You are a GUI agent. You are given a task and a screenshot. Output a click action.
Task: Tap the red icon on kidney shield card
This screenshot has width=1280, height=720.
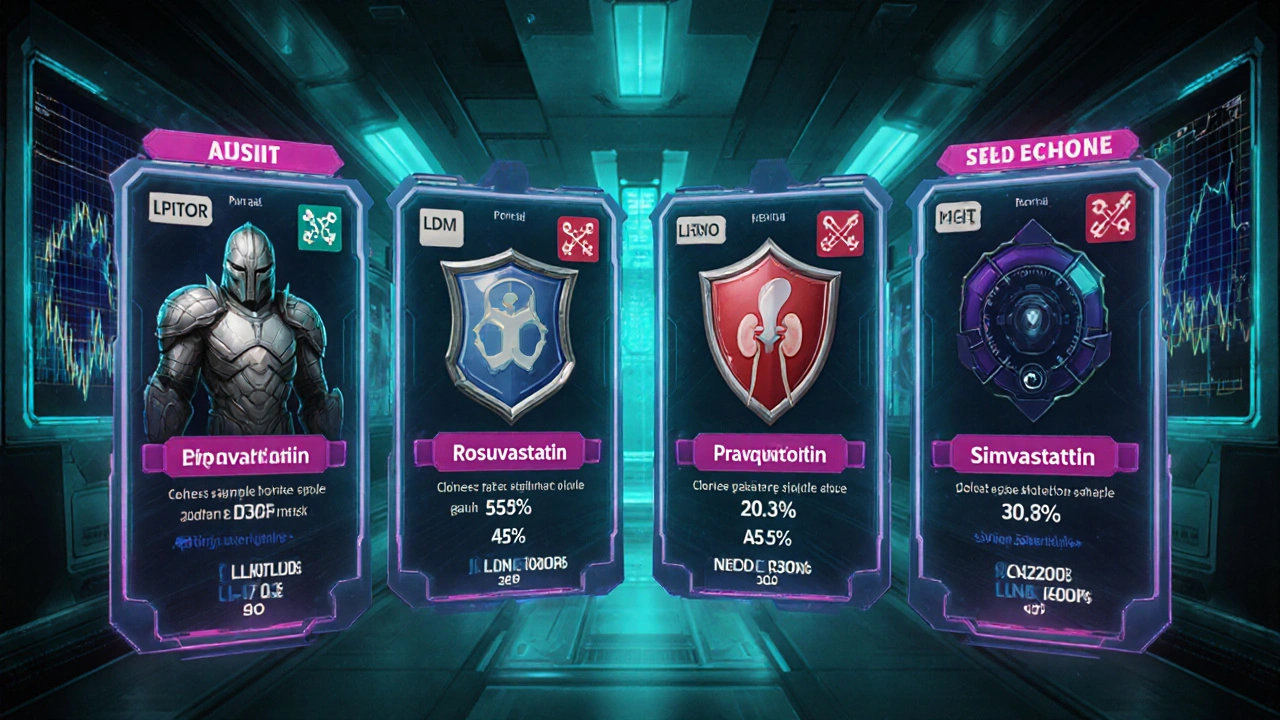coord(840,234)
